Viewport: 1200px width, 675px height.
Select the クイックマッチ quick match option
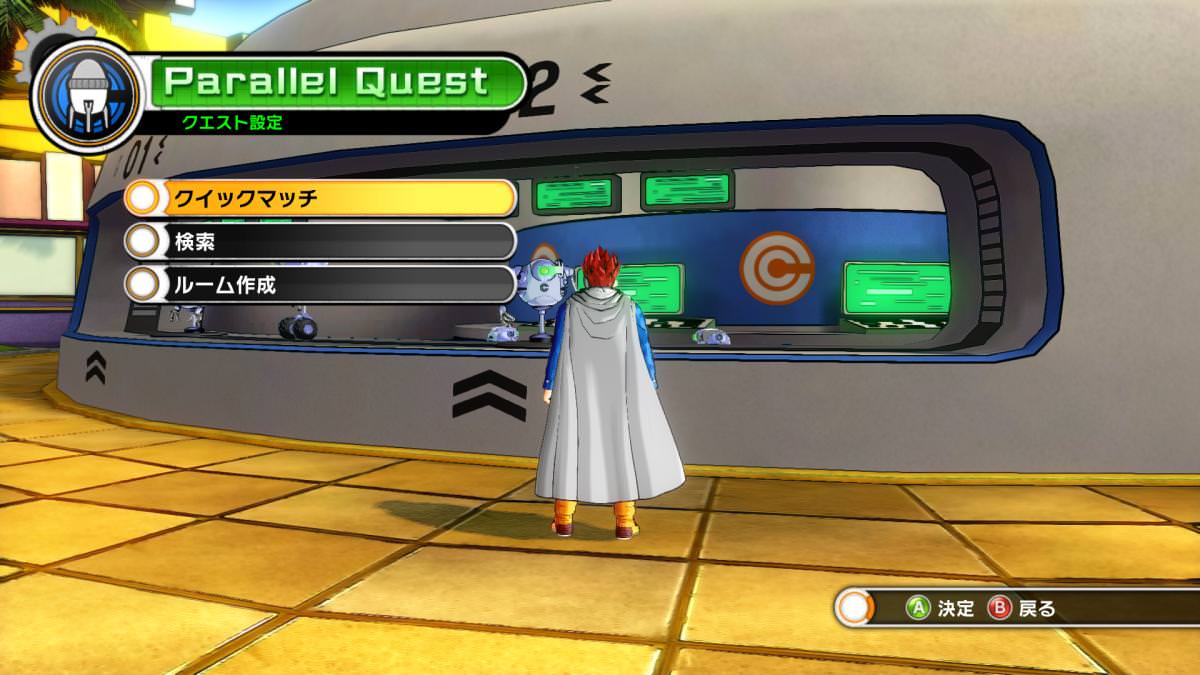pos(320,198)
